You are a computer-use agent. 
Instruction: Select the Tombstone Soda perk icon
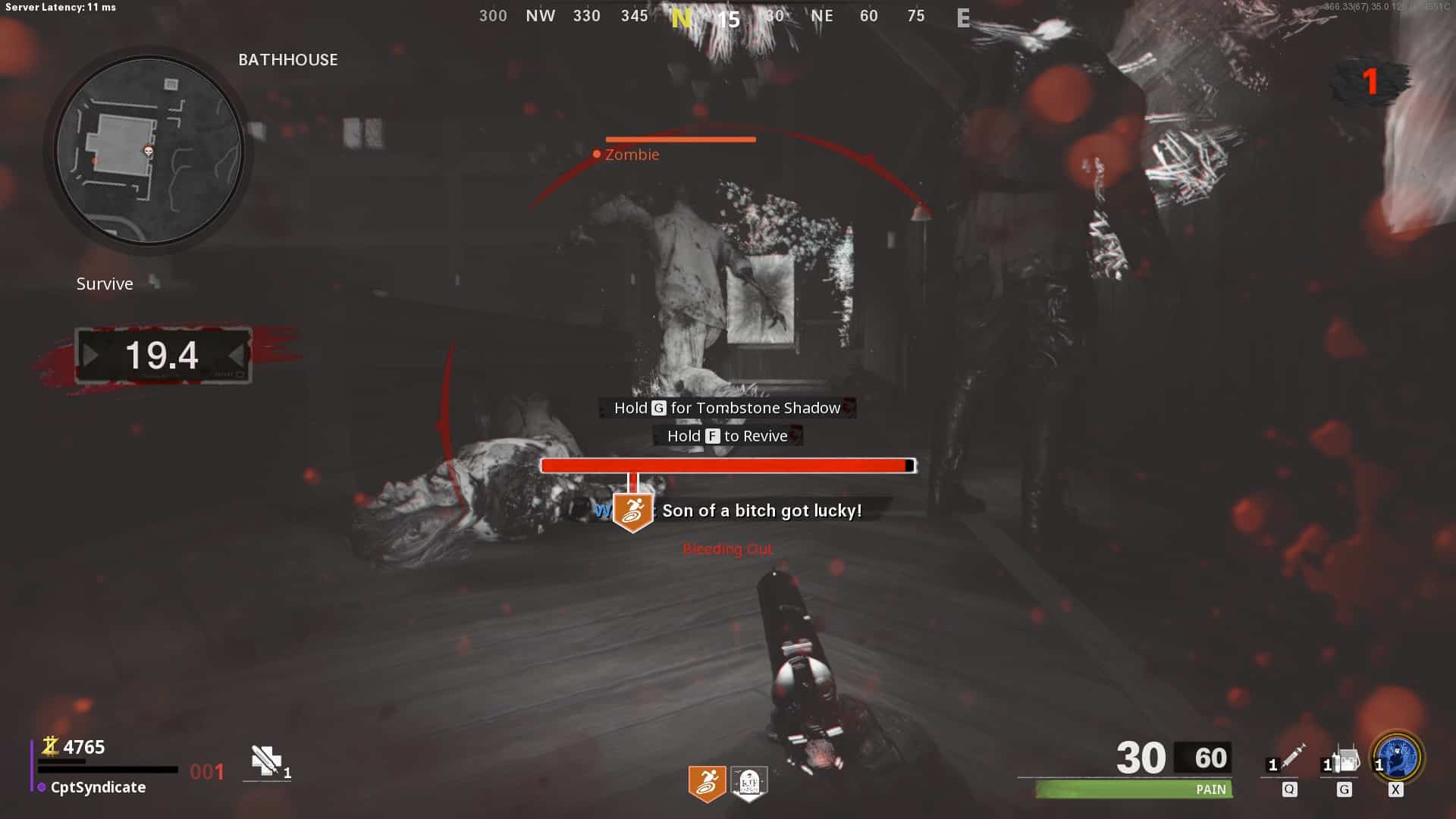coord(748,783)
